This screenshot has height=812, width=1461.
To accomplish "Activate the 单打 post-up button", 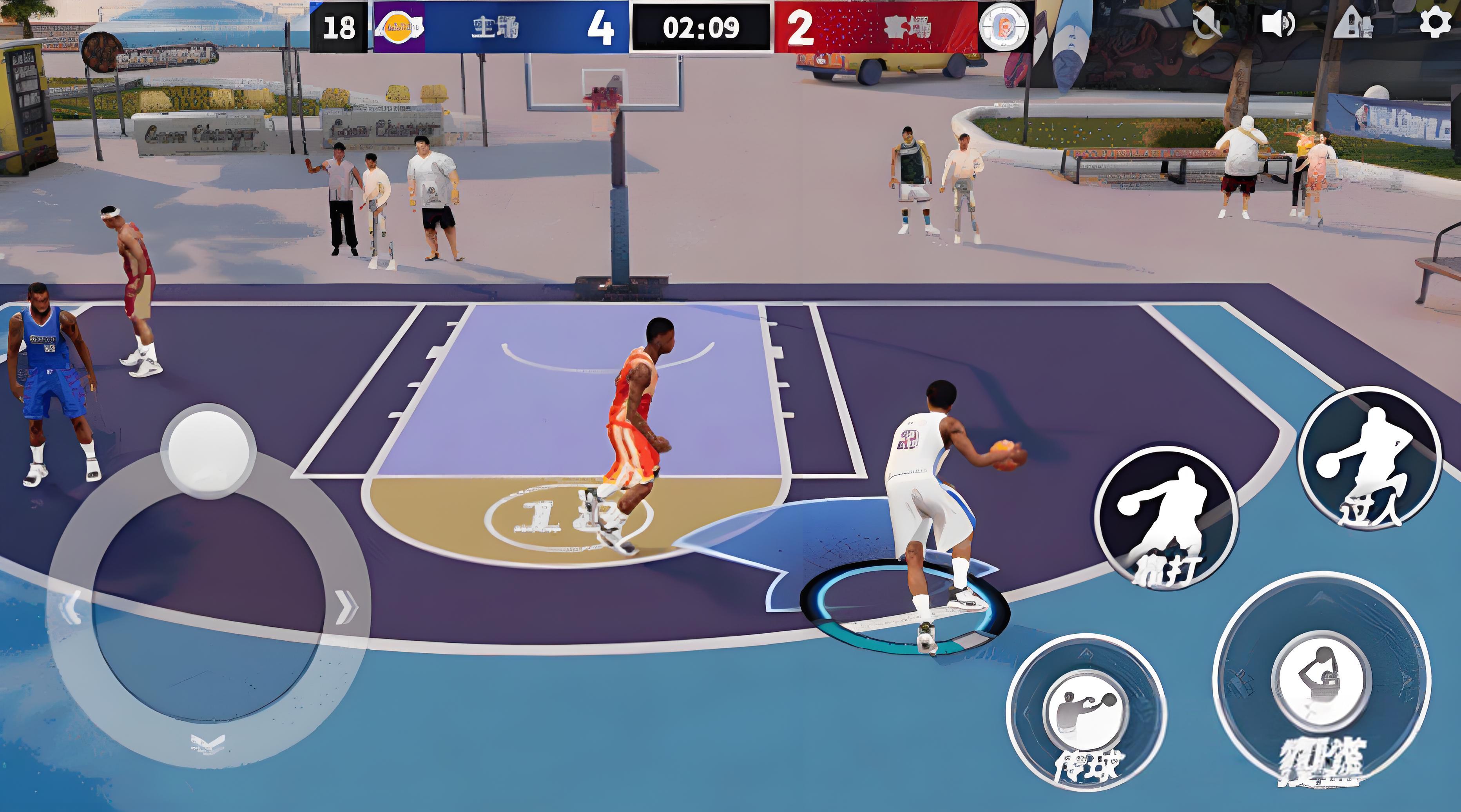I will coord(1167,517).
